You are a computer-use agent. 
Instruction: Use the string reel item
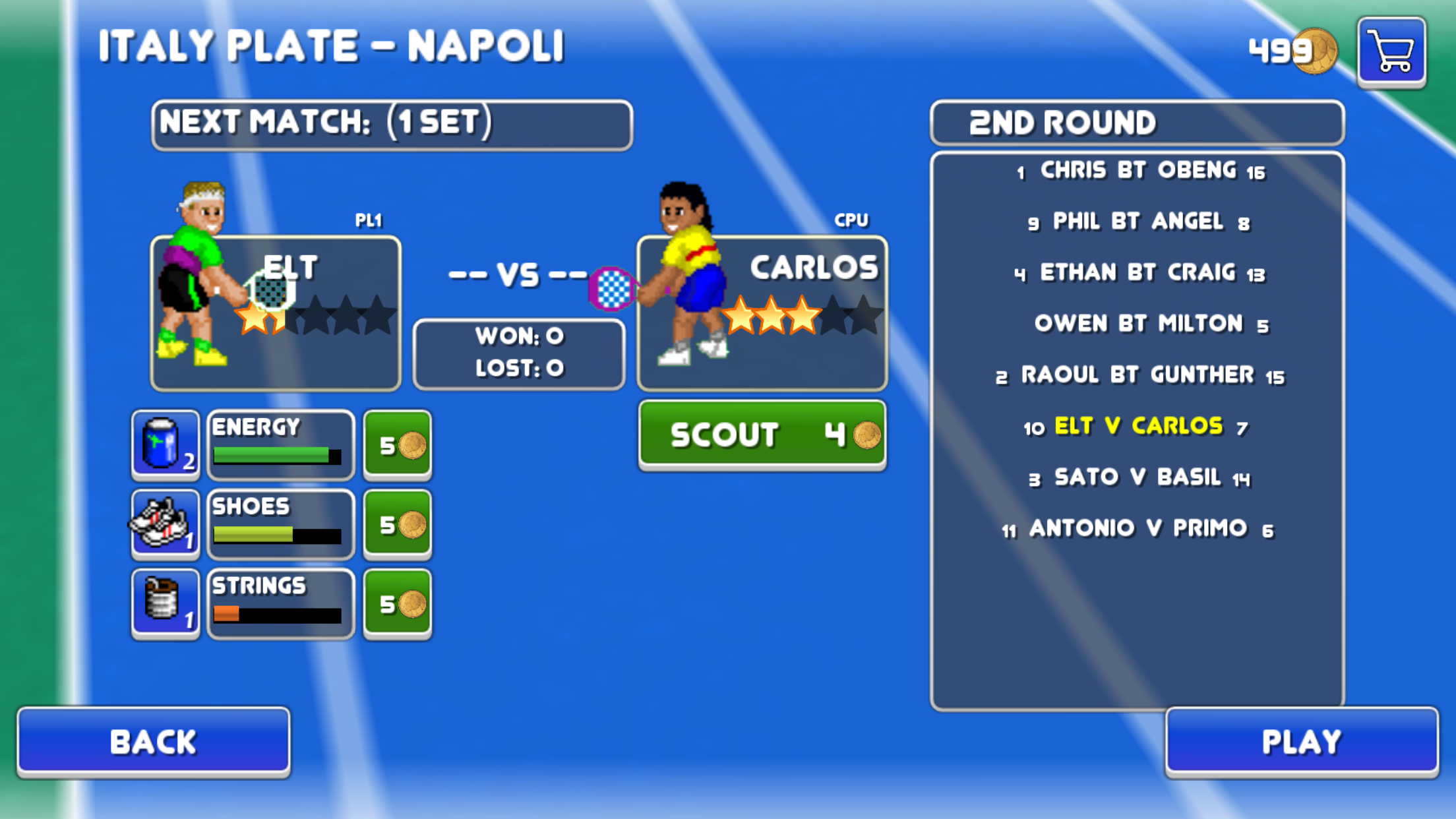point(165,604)
